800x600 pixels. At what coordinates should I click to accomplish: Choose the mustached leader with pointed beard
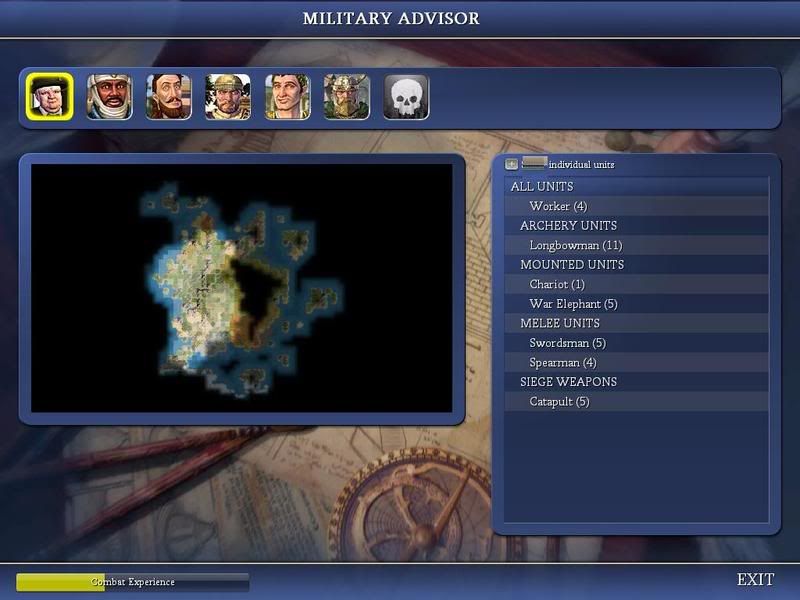point(169,98)
